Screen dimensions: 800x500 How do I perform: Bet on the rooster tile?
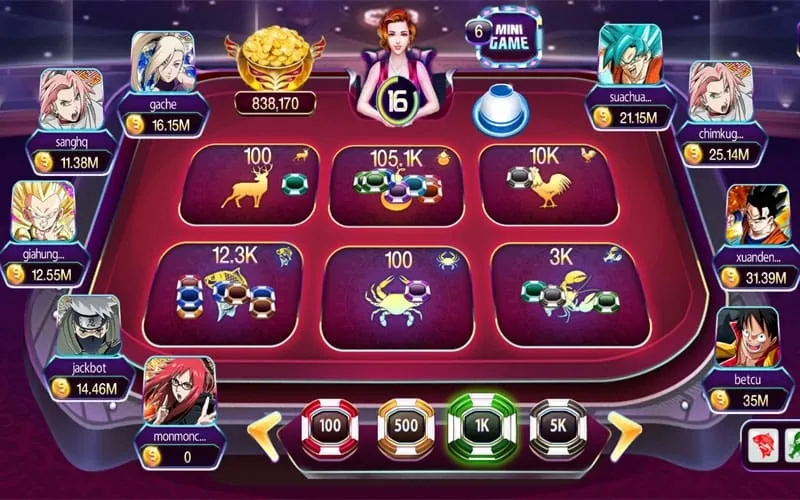(547, 184)
